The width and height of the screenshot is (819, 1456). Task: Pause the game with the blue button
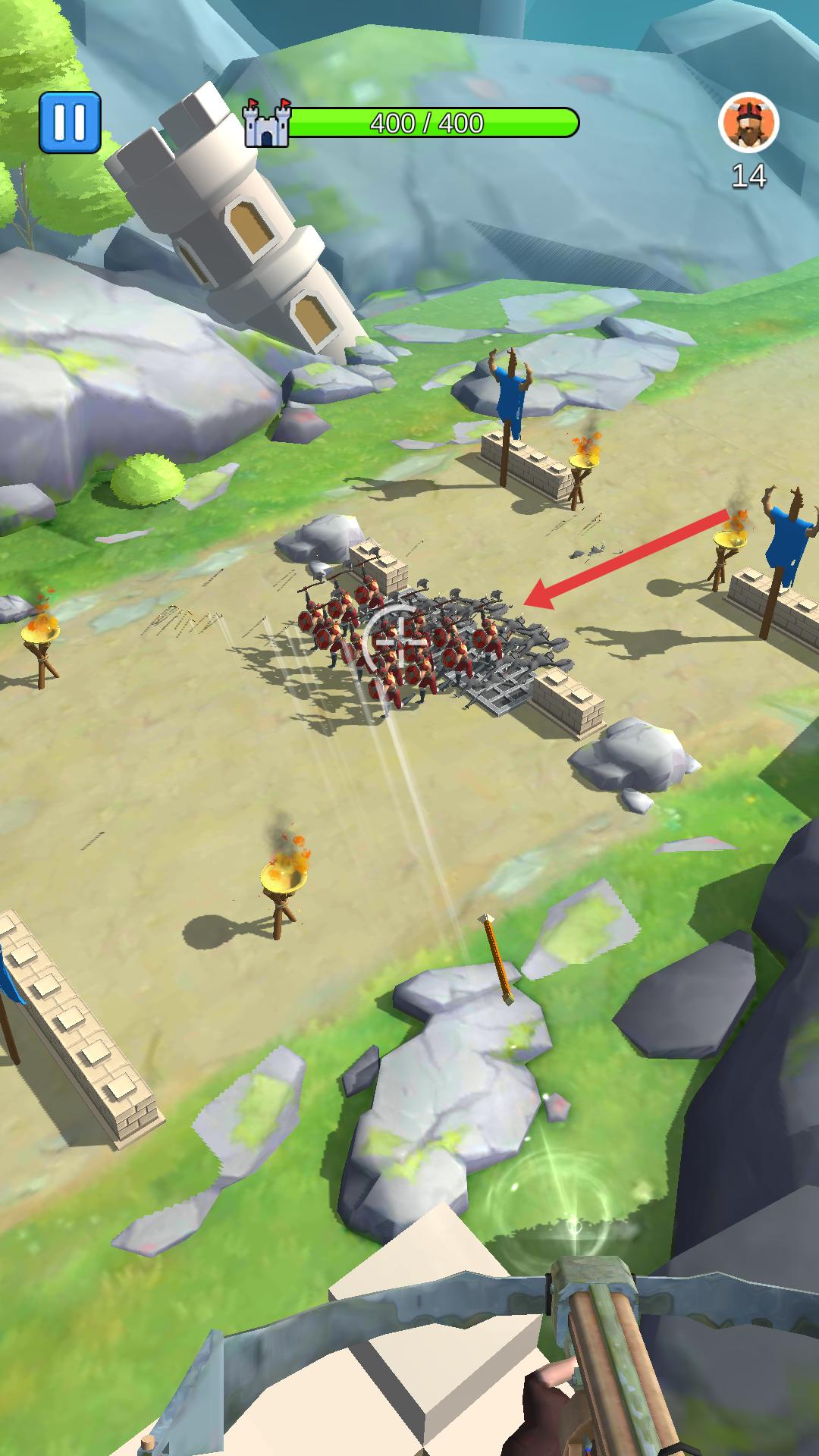pos(70,122)
